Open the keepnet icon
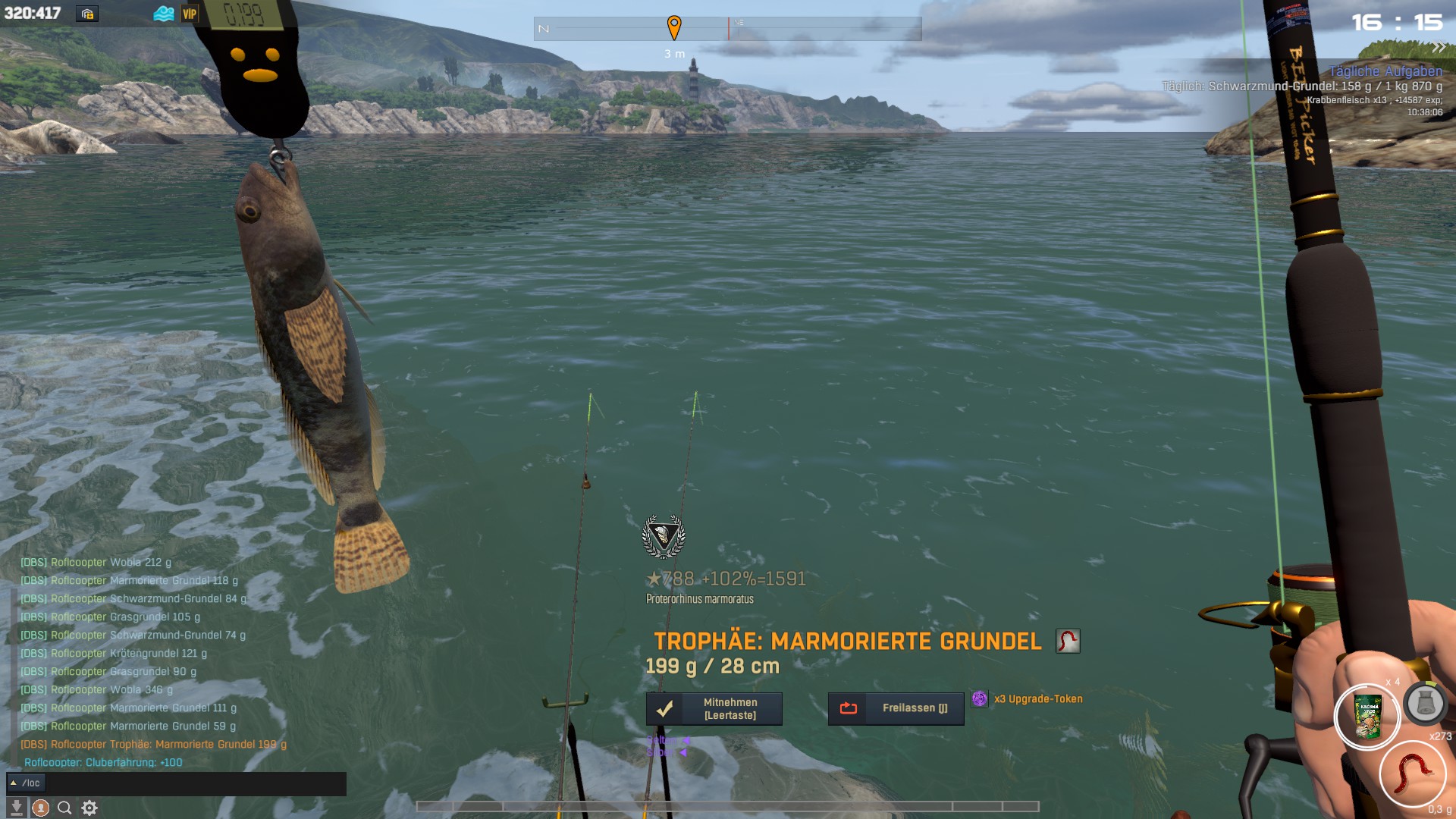Image resolution: width=1456 pixels, height=819 pixels. (x=1424, y=704)
